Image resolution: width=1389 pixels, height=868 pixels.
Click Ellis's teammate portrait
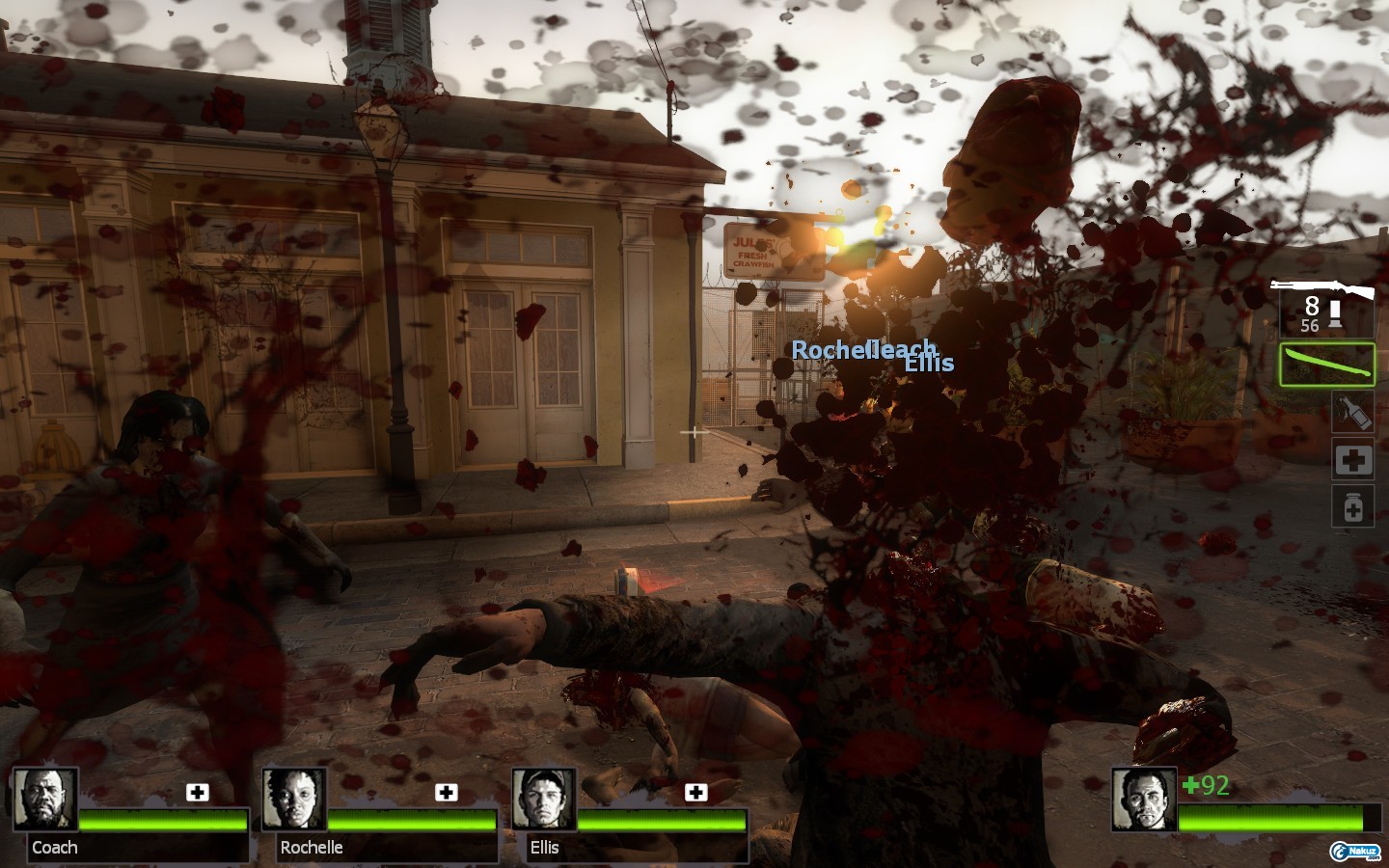[543, 799]
